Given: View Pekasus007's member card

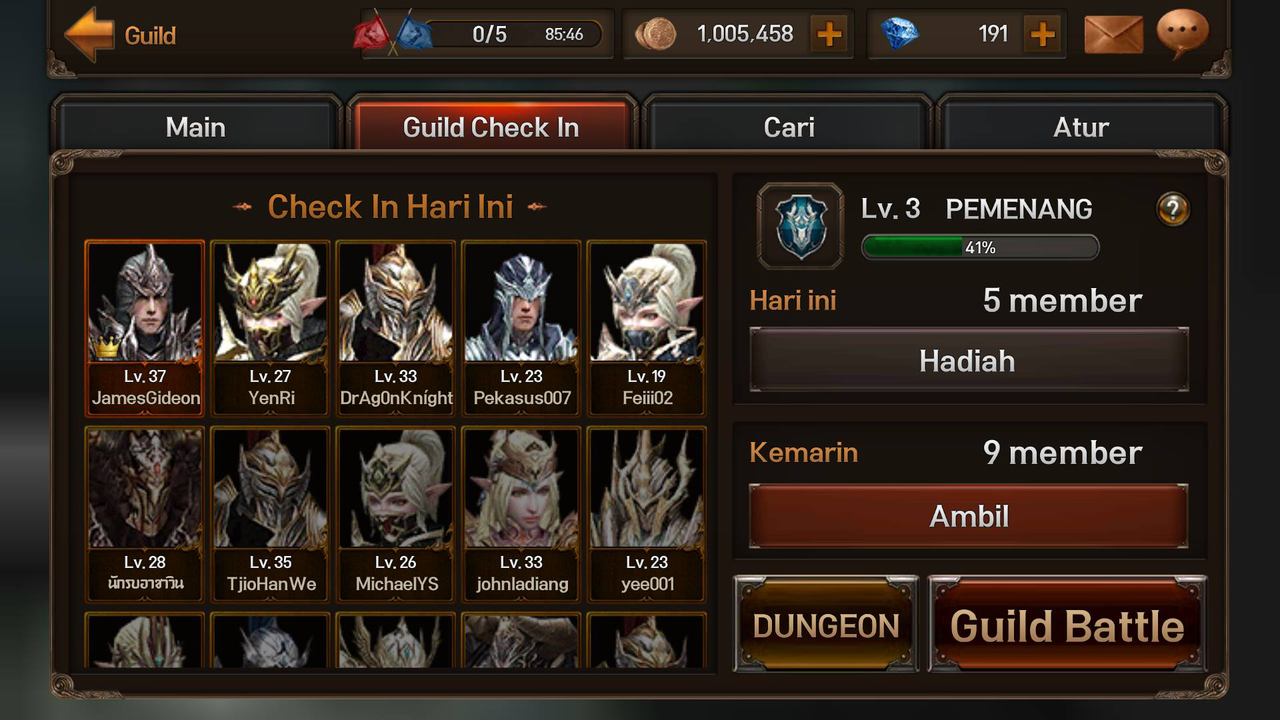Looking at the screenshot, I should click(521, 327).
